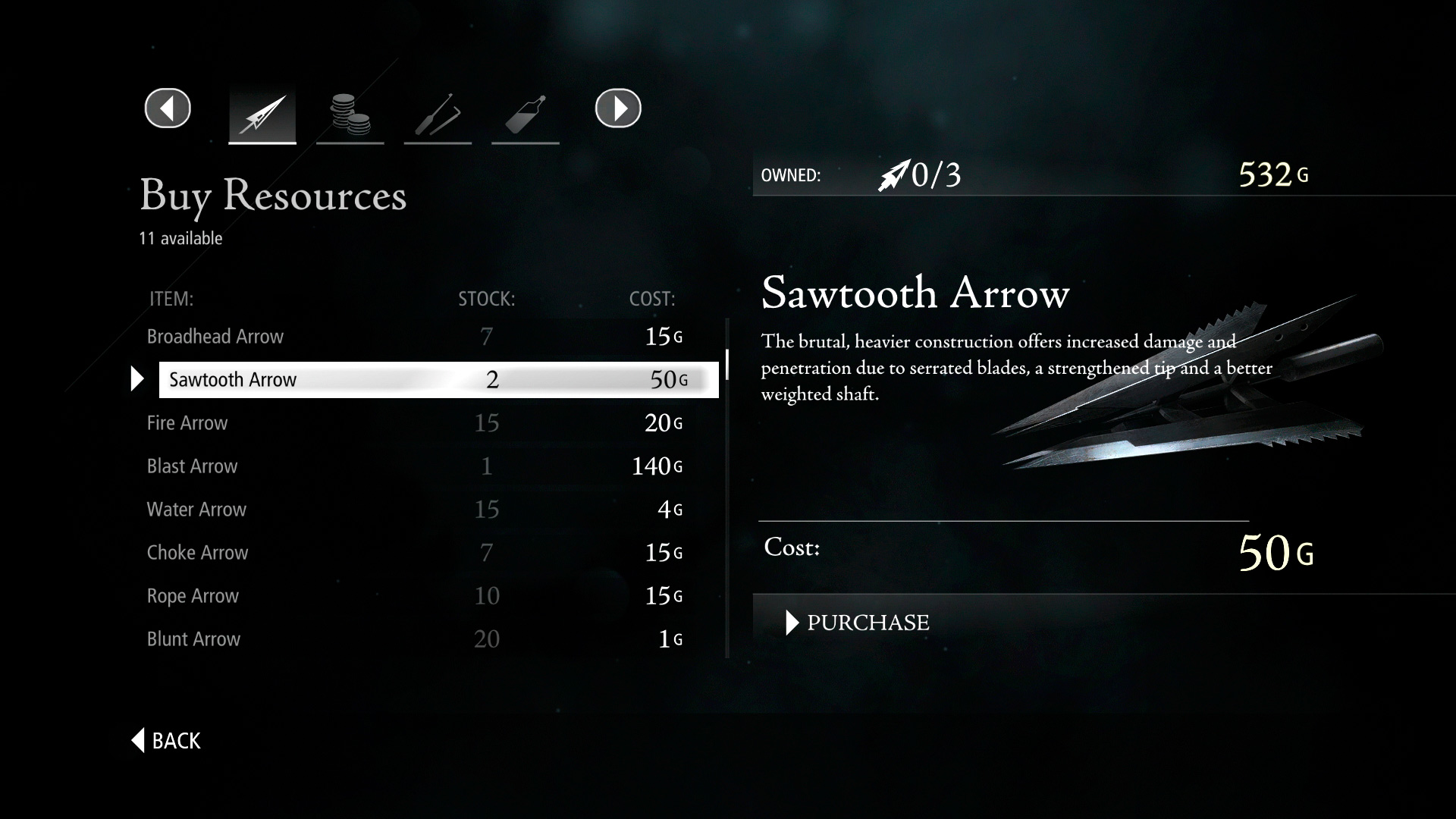Viewport: 1456px width, 819px height.
Task: Select the Water Arrow list entry
Action: pos(196,510)
